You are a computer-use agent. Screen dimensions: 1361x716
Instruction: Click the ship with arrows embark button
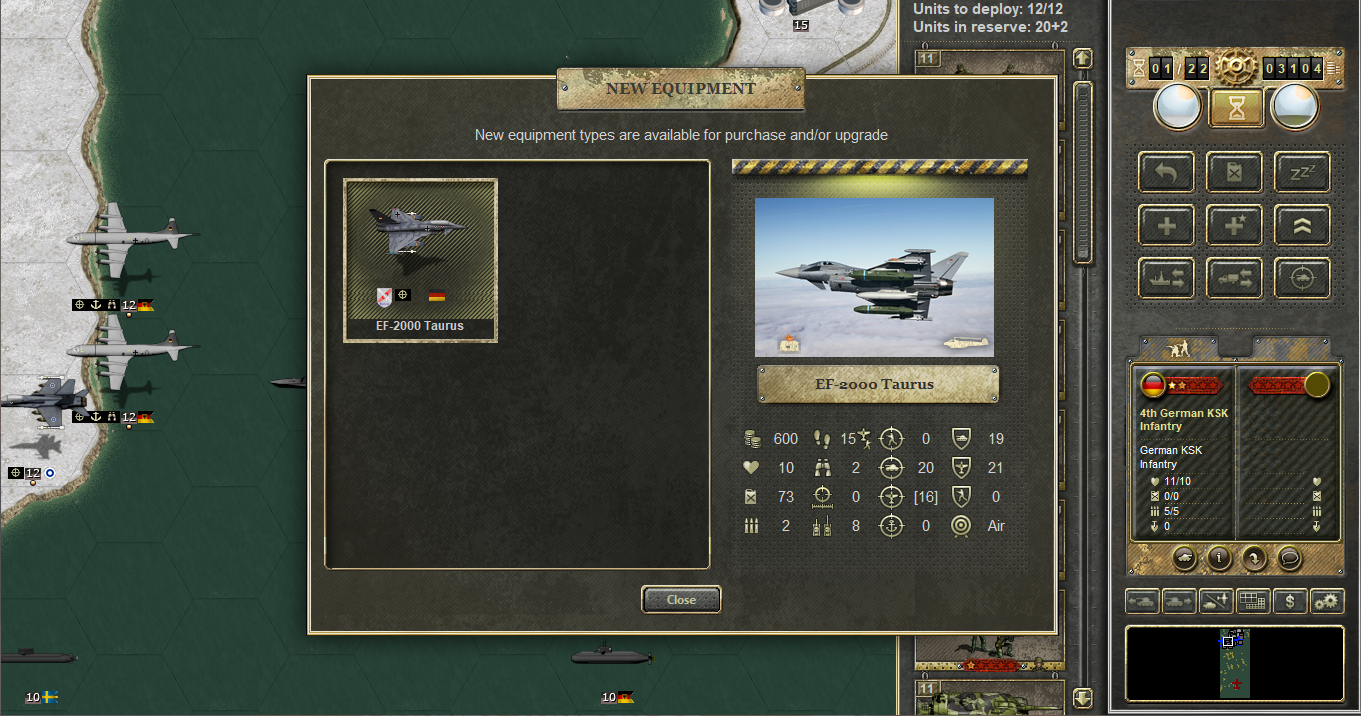coord(1166,278)
